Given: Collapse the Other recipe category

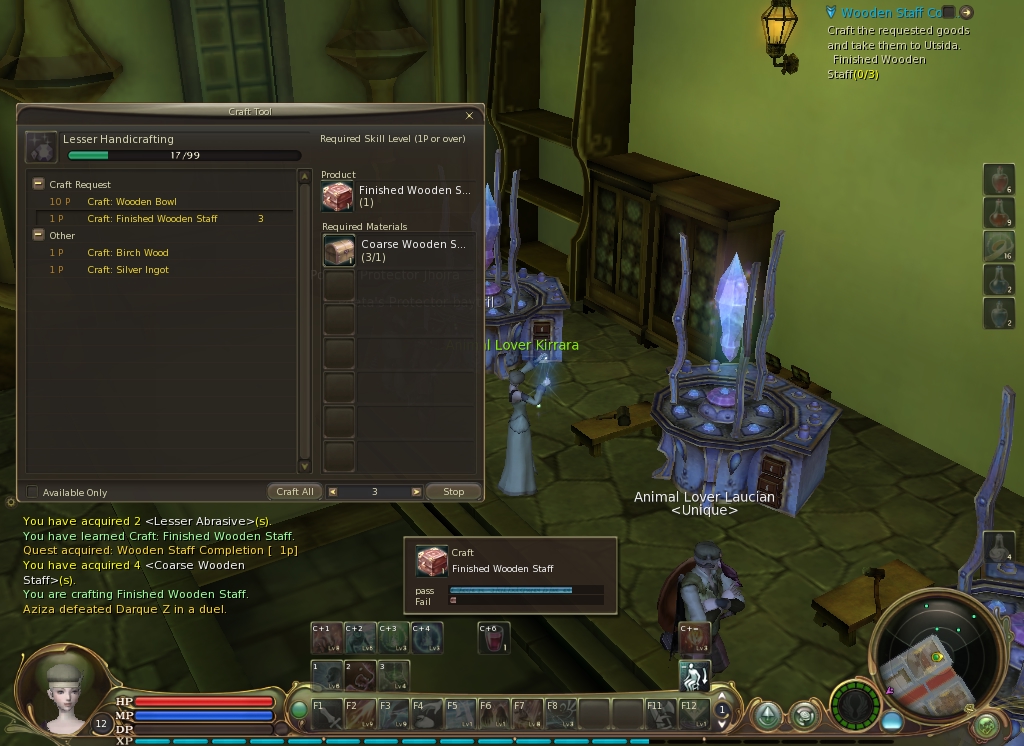Looking at the screenshot, I should point(38,236).
